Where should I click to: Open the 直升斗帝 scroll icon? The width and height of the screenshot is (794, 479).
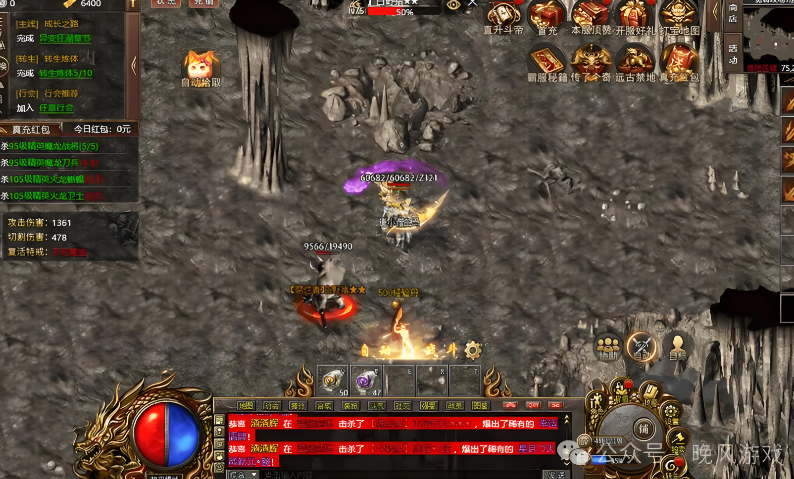[x=503, y=14]
